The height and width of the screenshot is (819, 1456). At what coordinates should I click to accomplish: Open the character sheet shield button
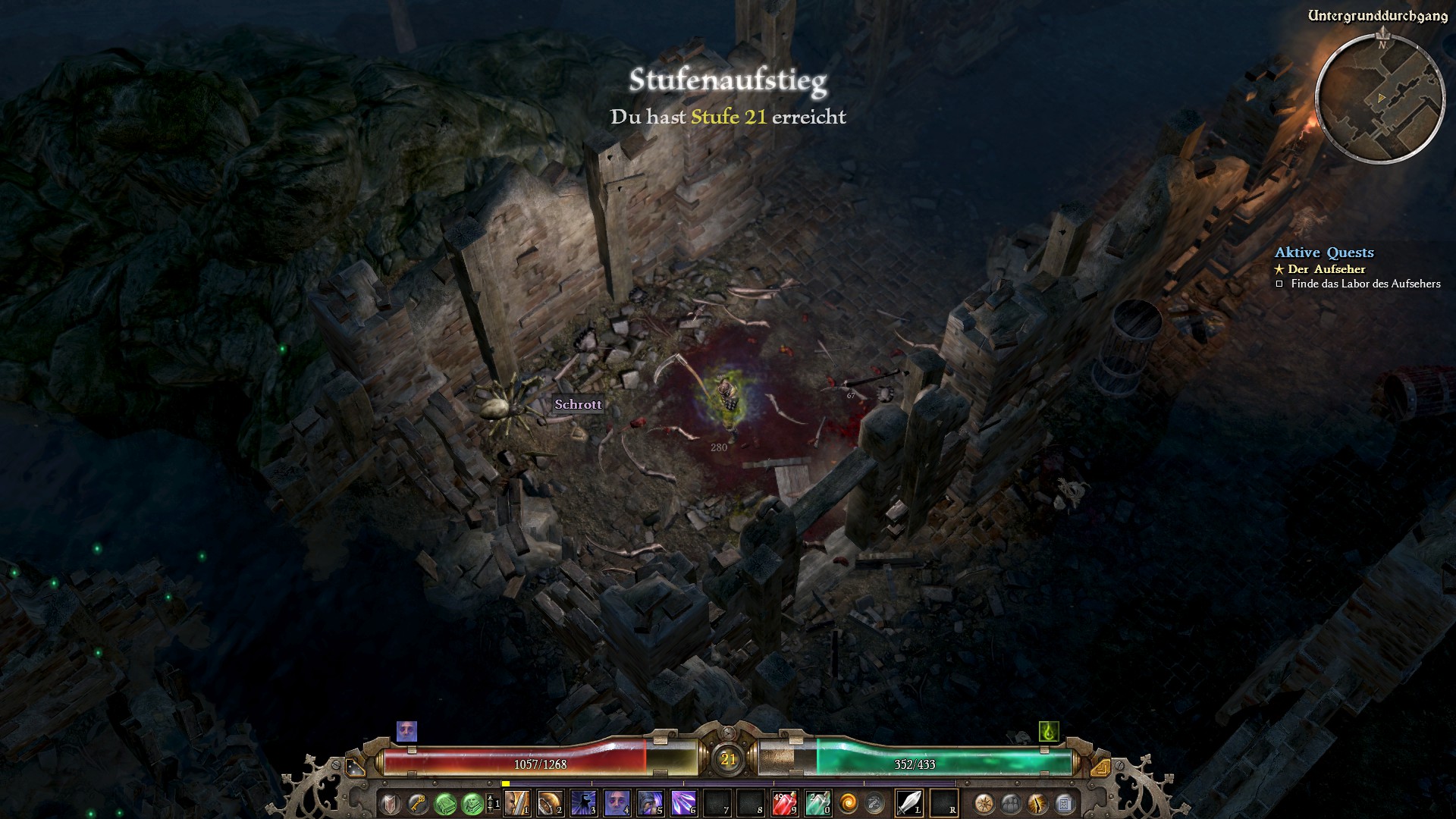click(x=391, y=802)
